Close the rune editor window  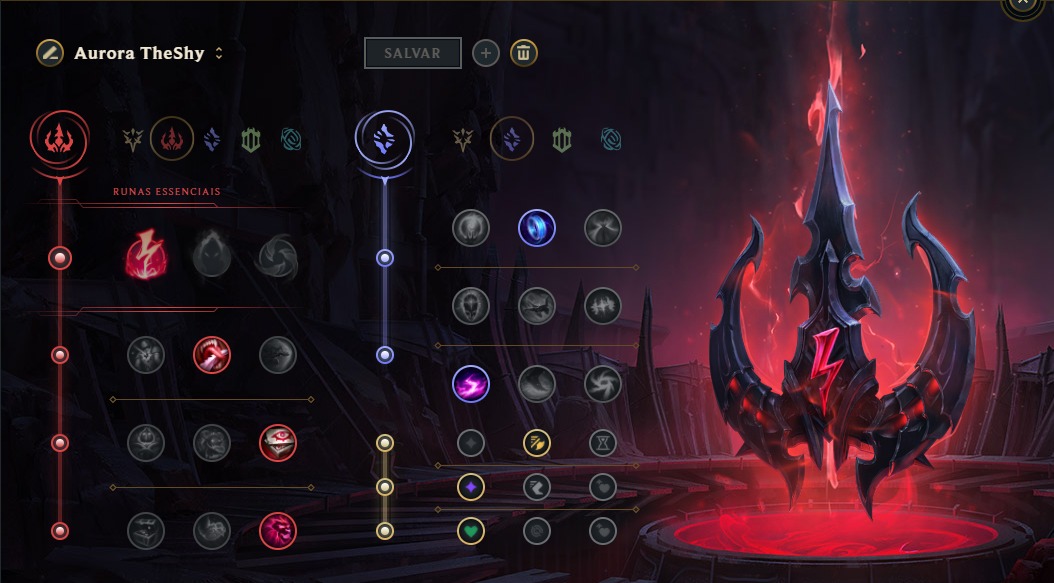point(1021,4)
